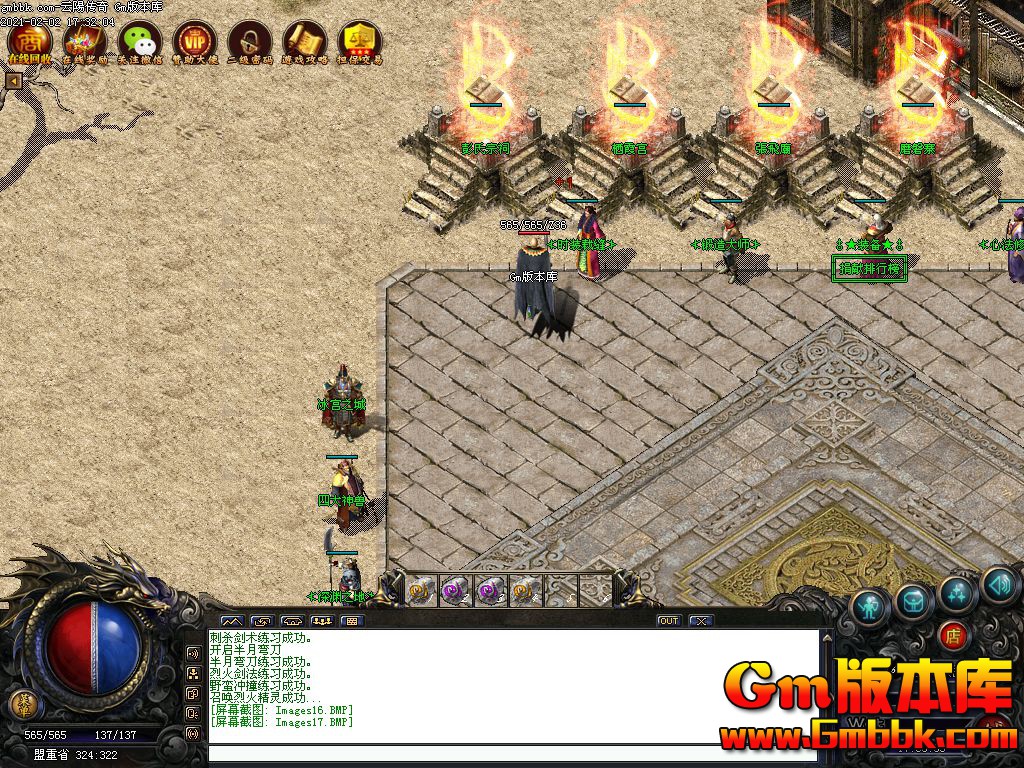Select the second hotbar slot with purple scroll
The image size is (1024, 768).
point(455,590)
